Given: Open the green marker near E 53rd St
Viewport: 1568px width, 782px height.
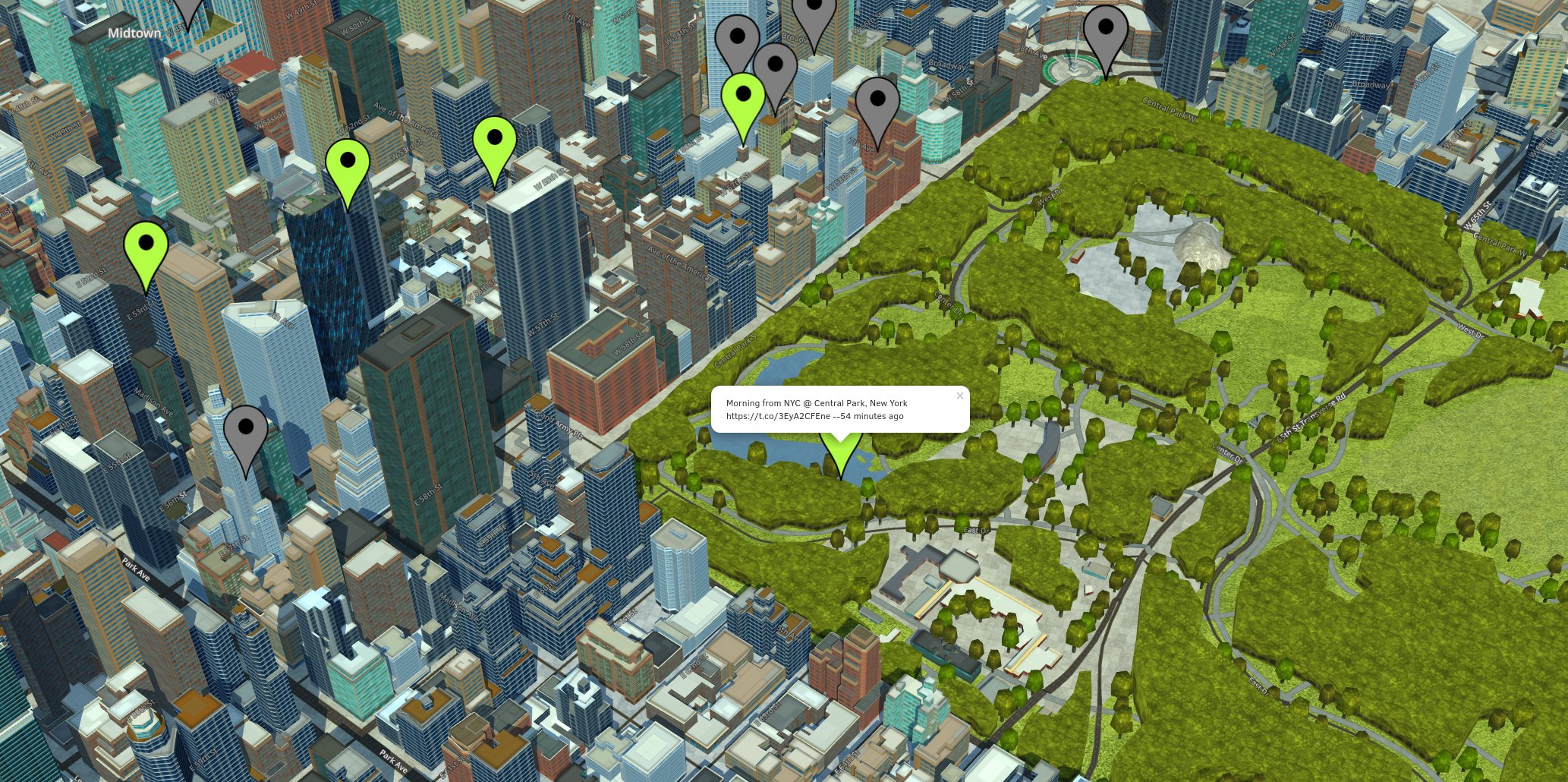Looking at the screenshot, I should (x=146, y=249).
